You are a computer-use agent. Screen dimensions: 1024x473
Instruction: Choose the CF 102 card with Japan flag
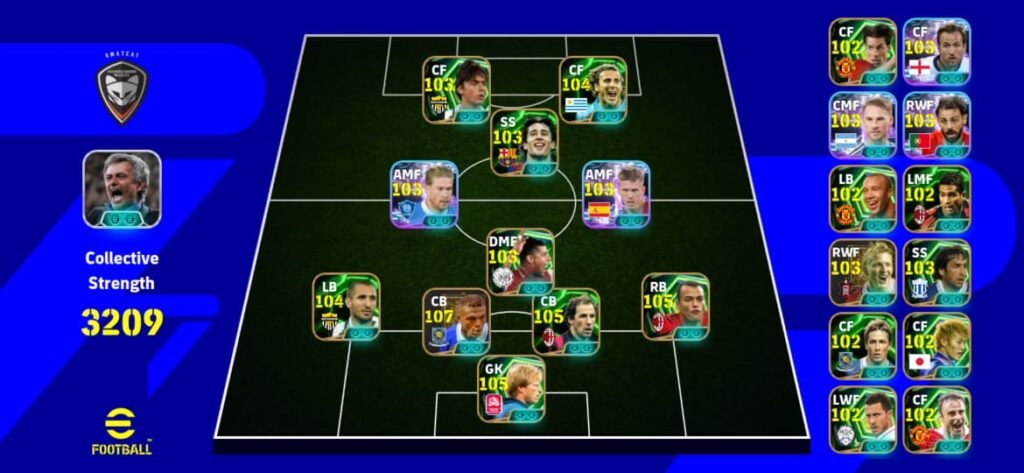pyautogui.click(x=936, y=346)
